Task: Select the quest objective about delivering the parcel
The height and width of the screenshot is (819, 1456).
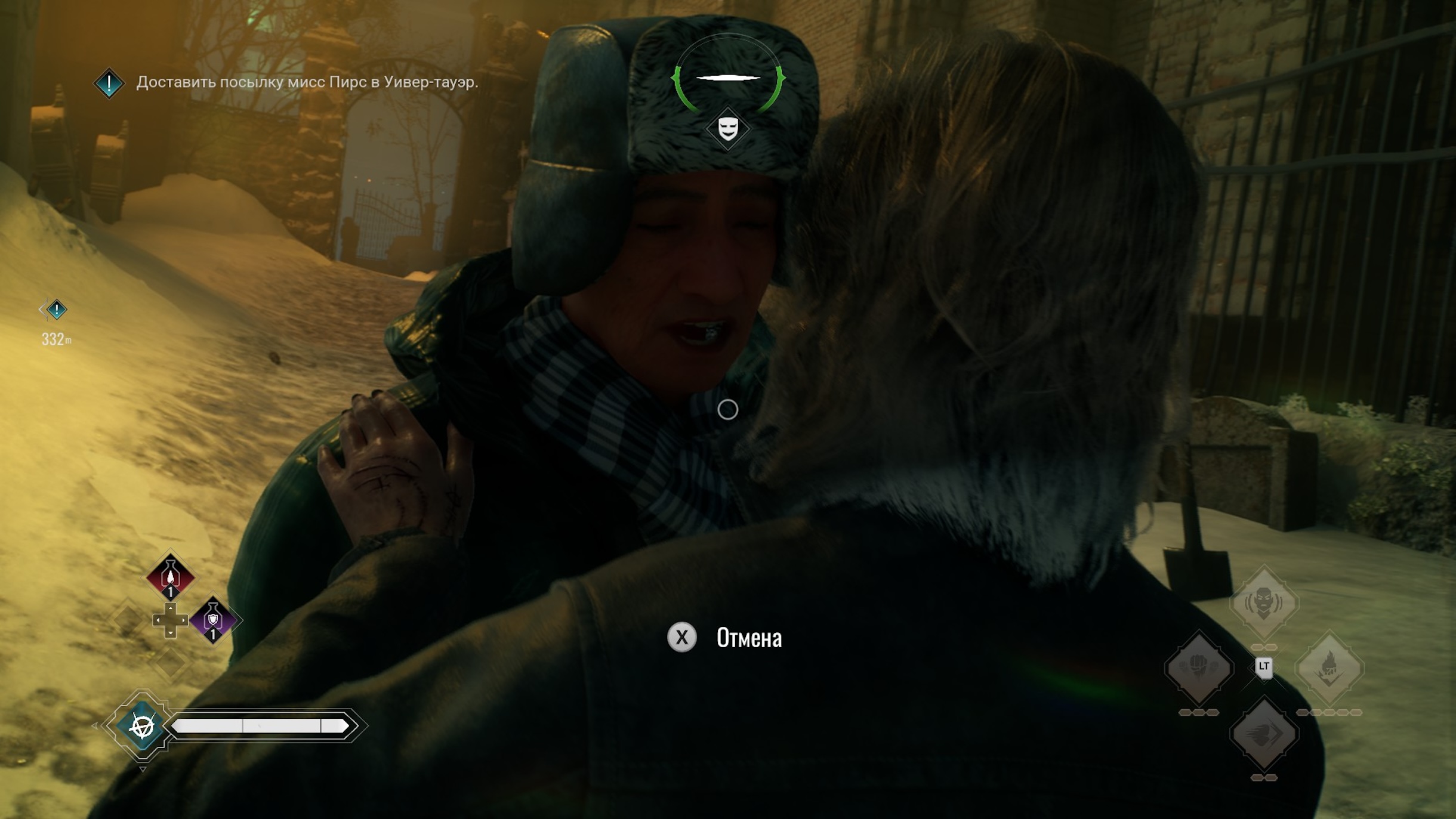Action: [307, 82]
